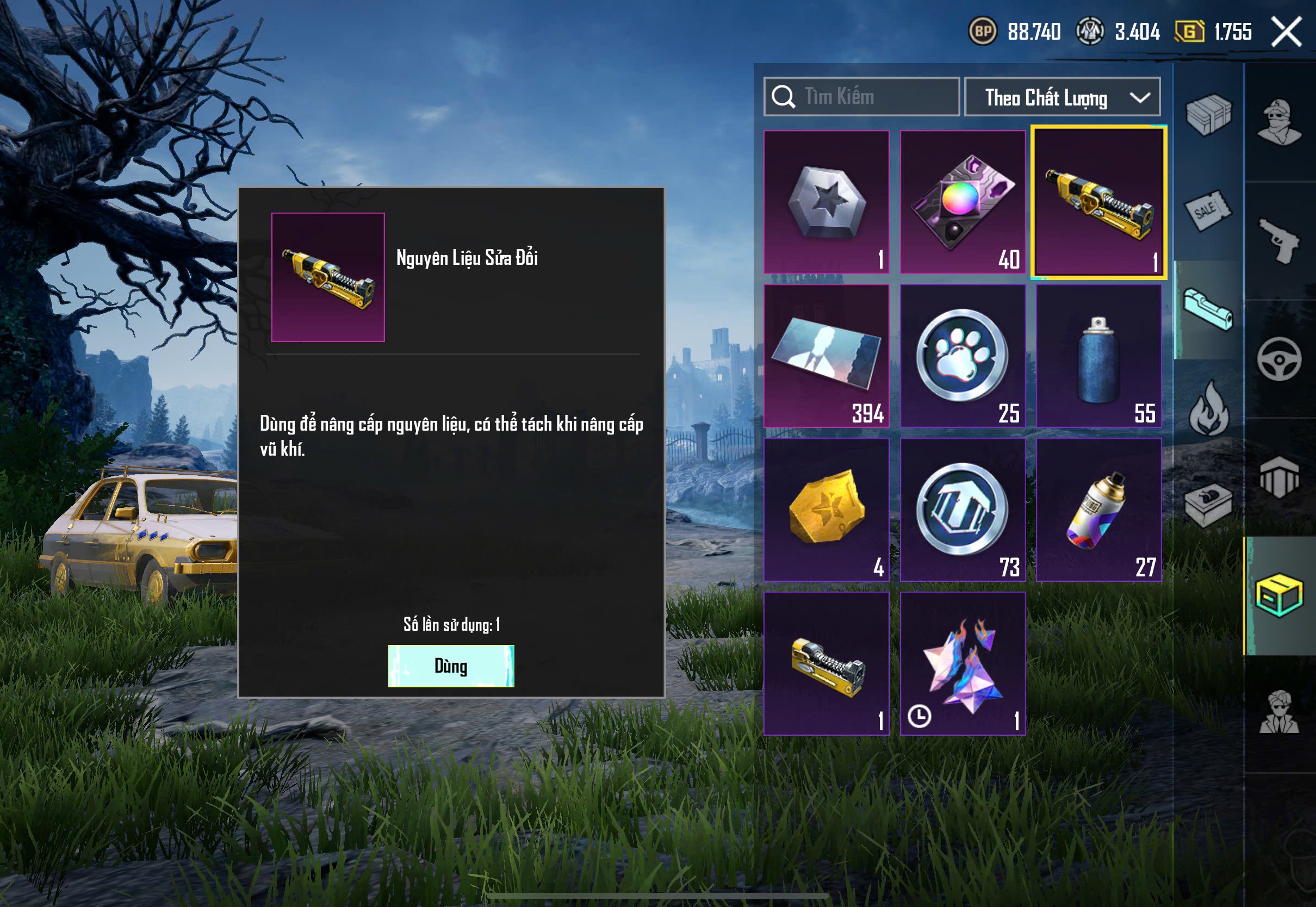Viewport: 1316px width, 907px height.
Task: Use the item with the Dùng button
Action: pyautogui.click(x=451, y=666)
